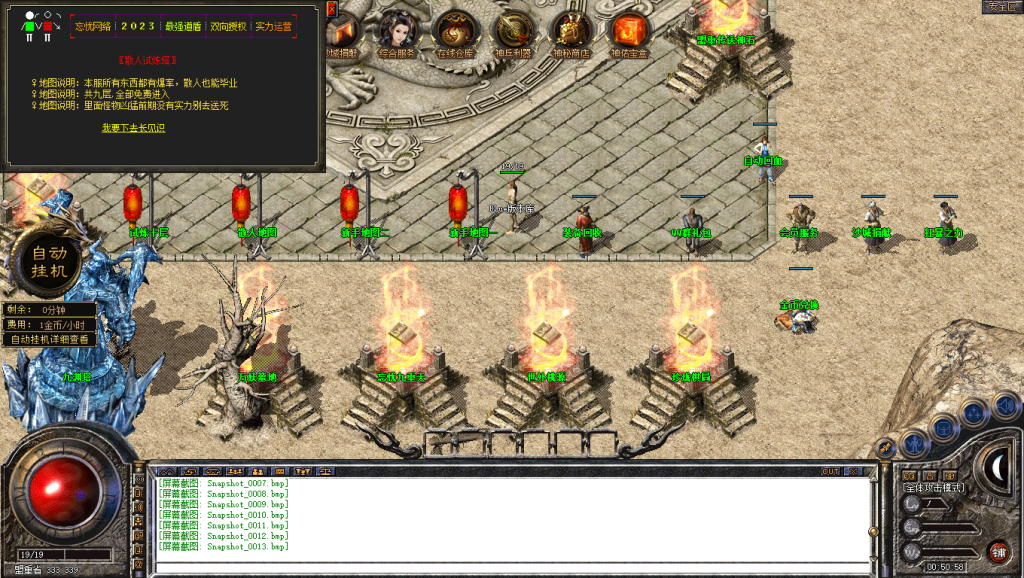Click the red 辅 assist button
The width and height of the screenshot is (1024, 578).
997,551
